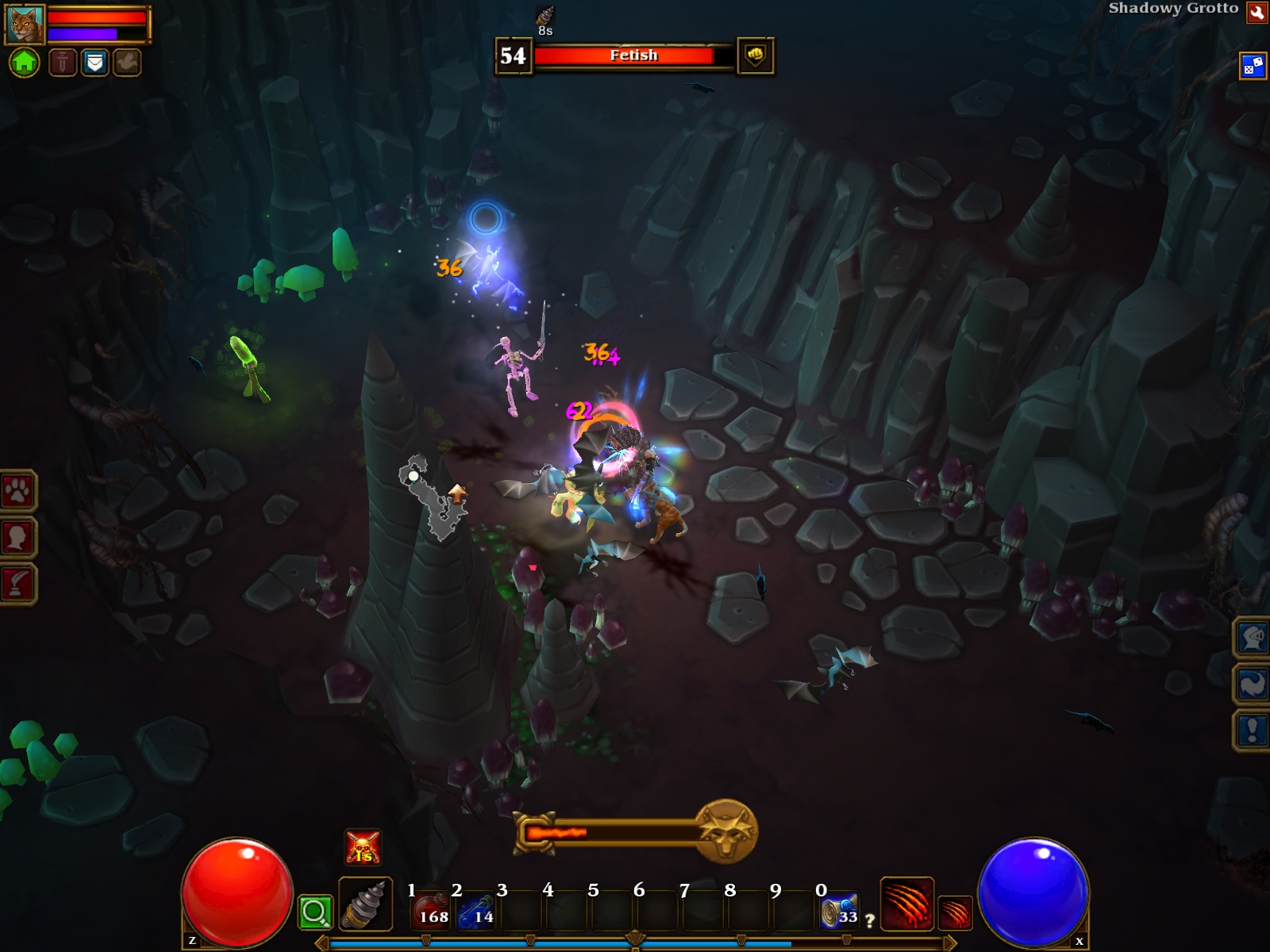Open the exclamation mark quest panel

[x=1253, y=730]
